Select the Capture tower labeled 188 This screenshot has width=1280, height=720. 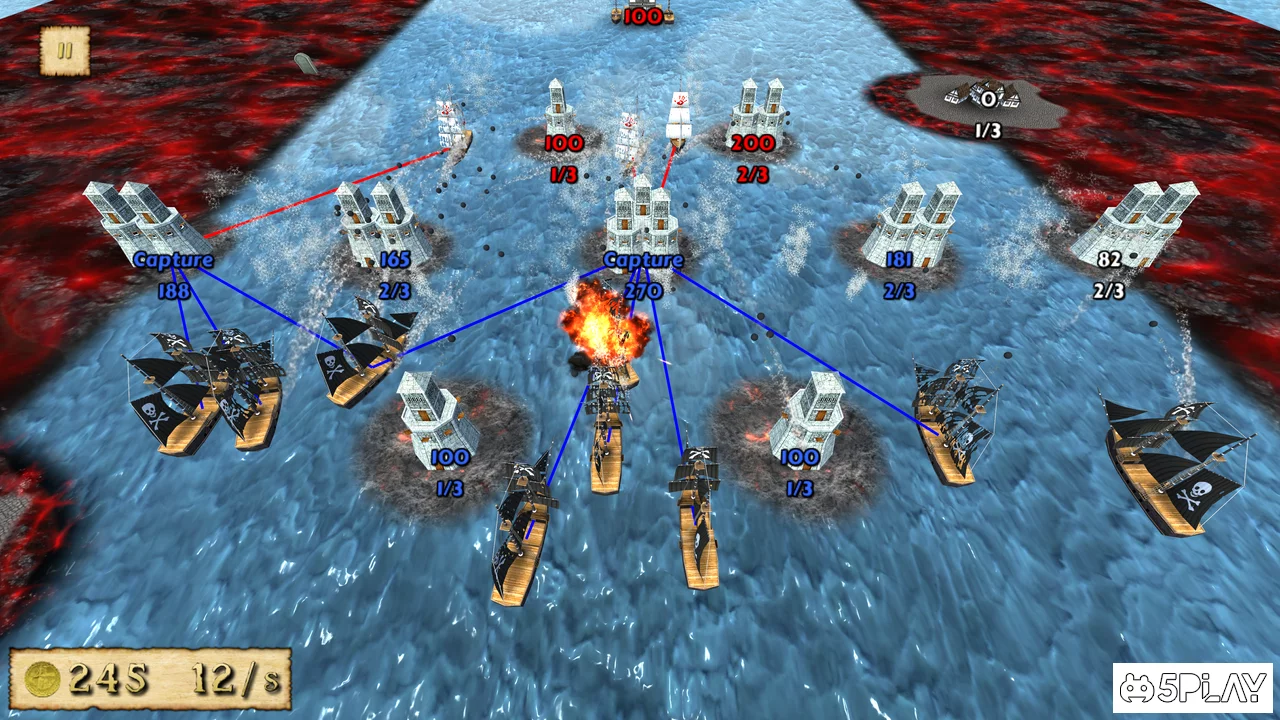(140, 220)
